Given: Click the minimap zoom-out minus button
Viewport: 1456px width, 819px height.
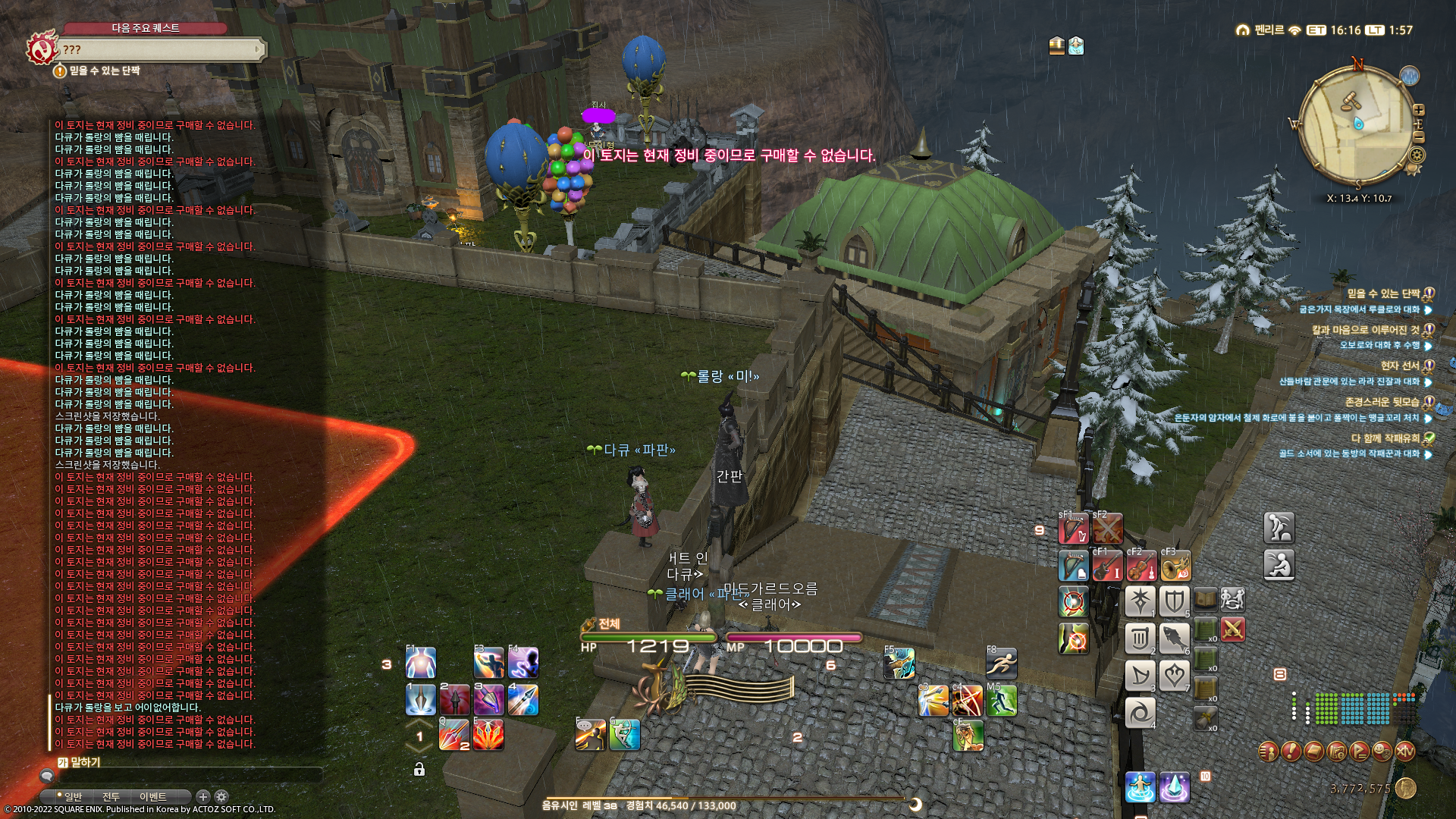Looking at the screenshot, I should (x=1419, y=137).
